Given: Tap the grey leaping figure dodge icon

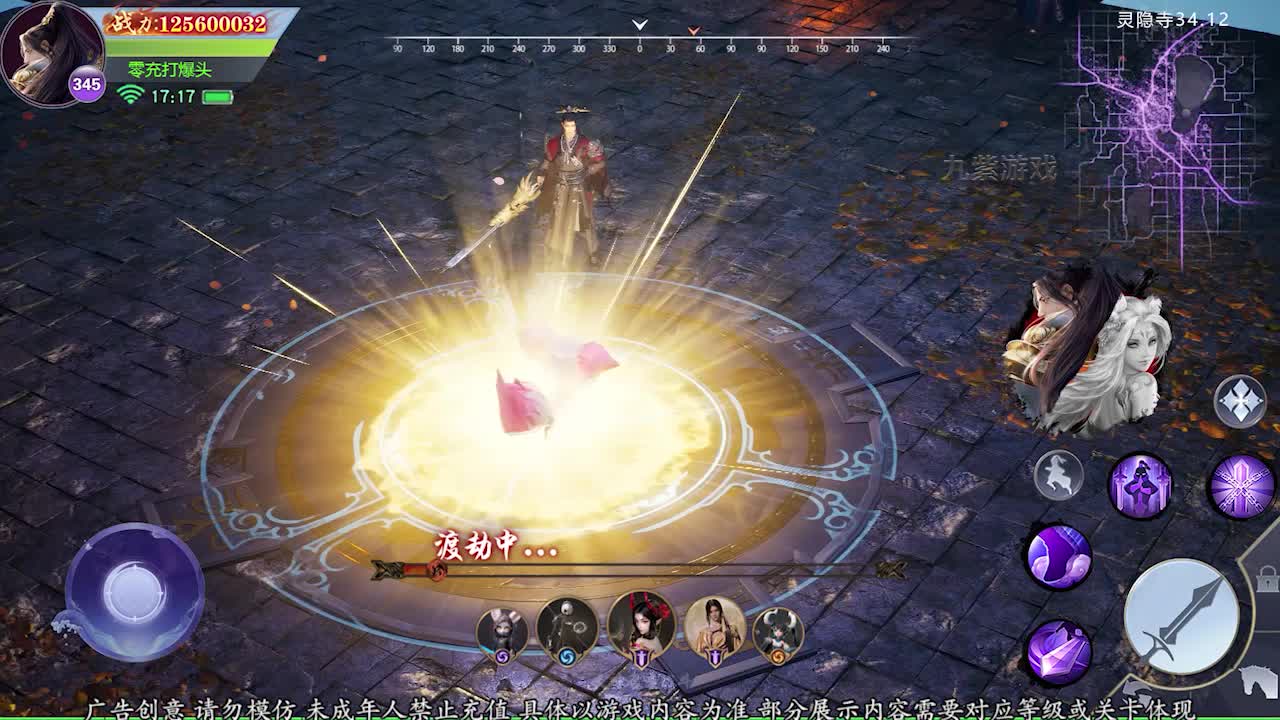Looking at the screenshot, I should point(1058,475).
